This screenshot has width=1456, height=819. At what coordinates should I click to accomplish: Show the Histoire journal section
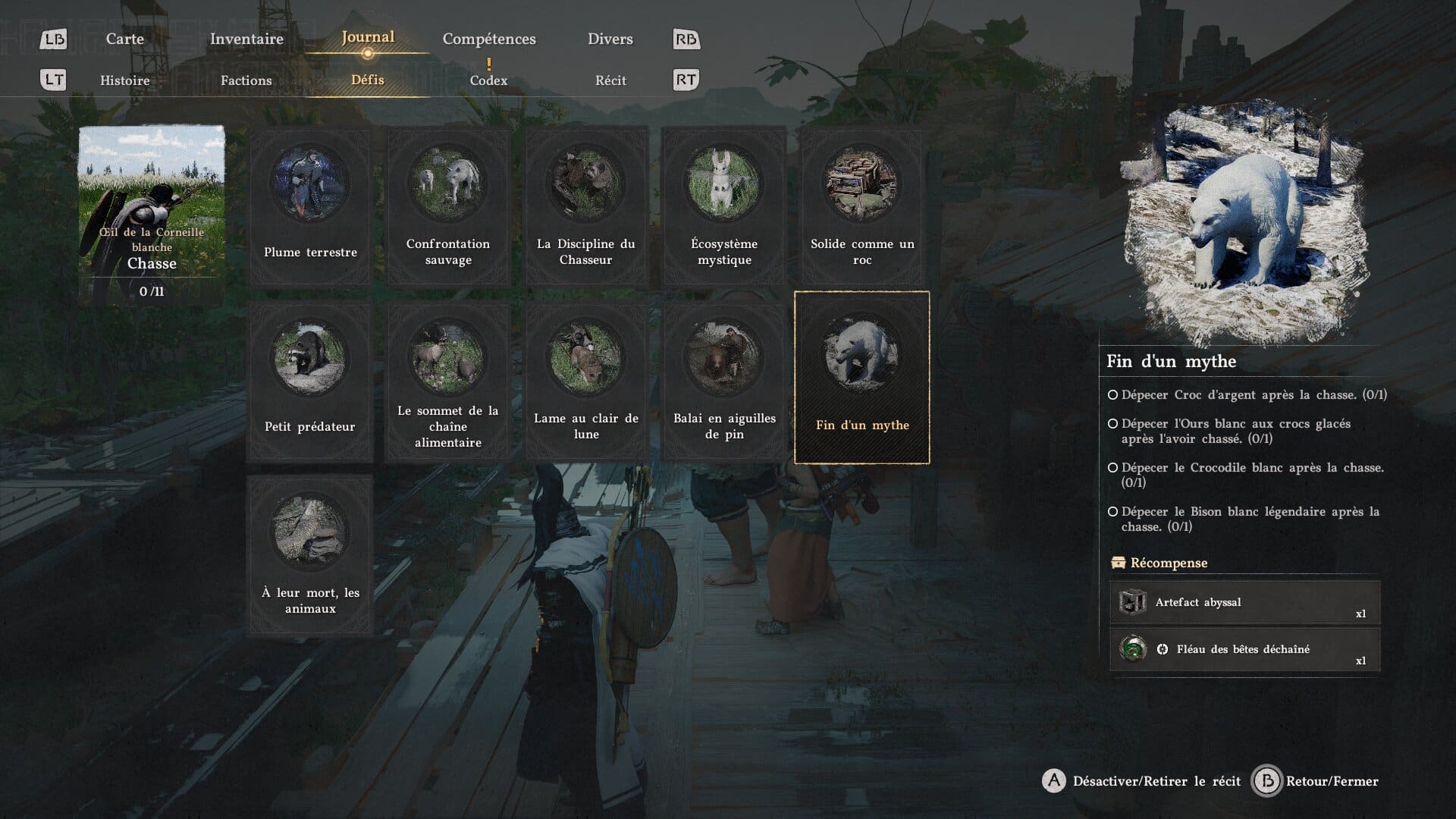point(125,80)
